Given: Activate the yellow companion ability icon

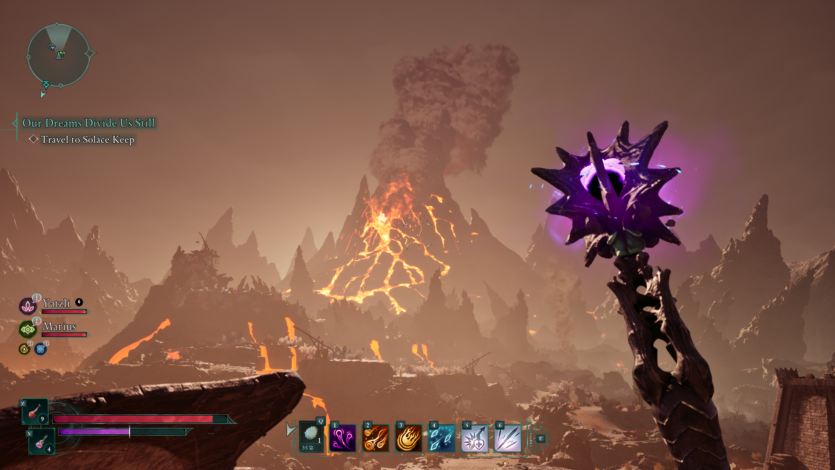Looking at the screenshot, I should point(24,349).
